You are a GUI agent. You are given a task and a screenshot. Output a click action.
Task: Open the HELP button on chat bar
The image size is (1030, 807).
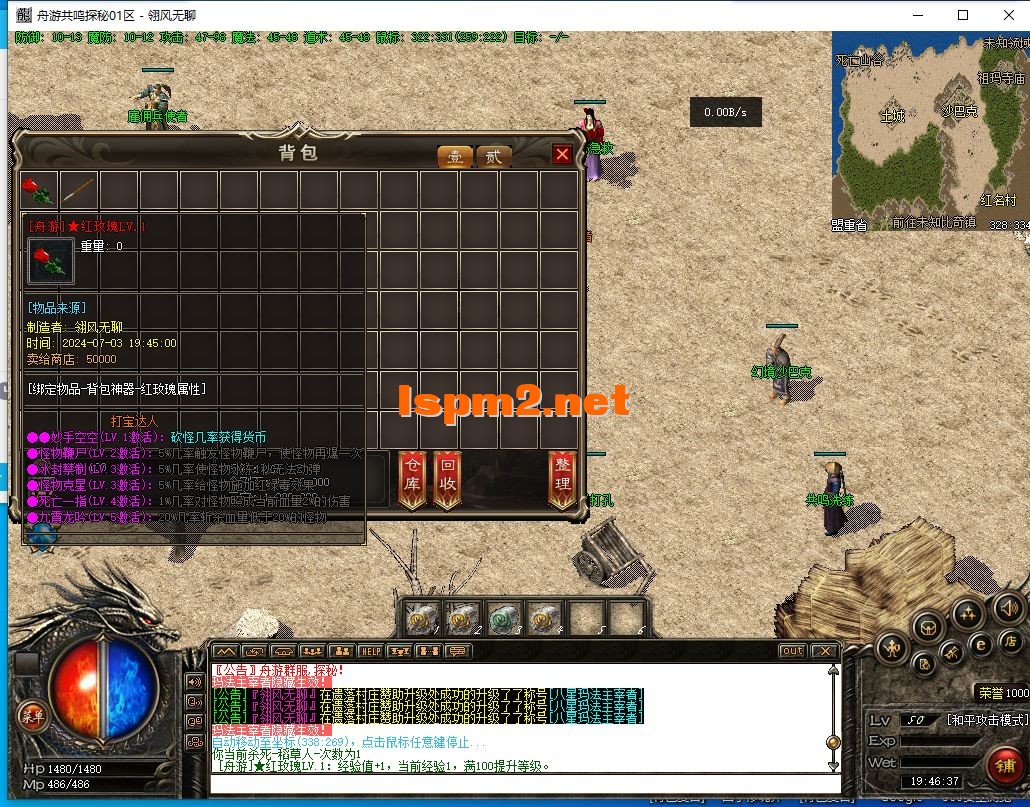click(x=371, y=651)
